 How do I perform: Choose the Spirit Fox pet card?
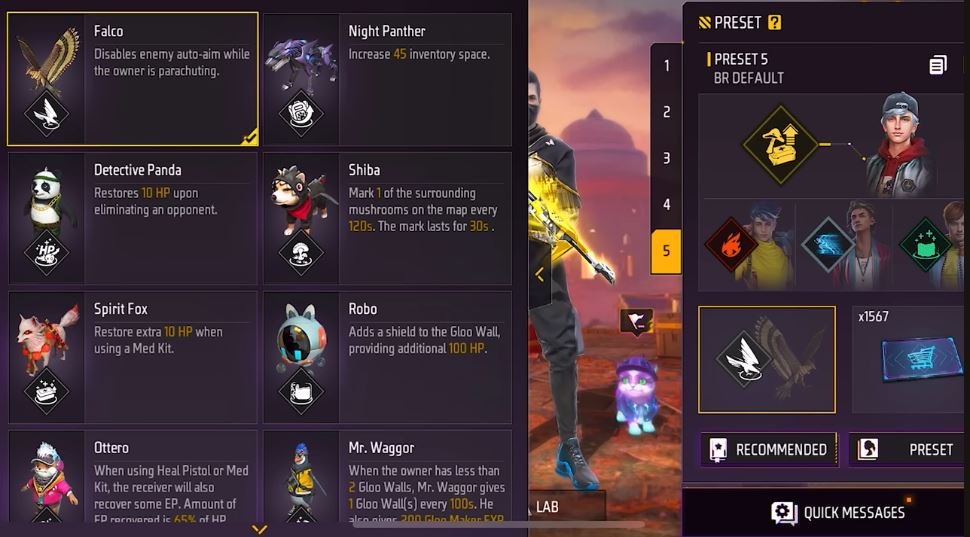pyautogui.click(x=132, y=357)
